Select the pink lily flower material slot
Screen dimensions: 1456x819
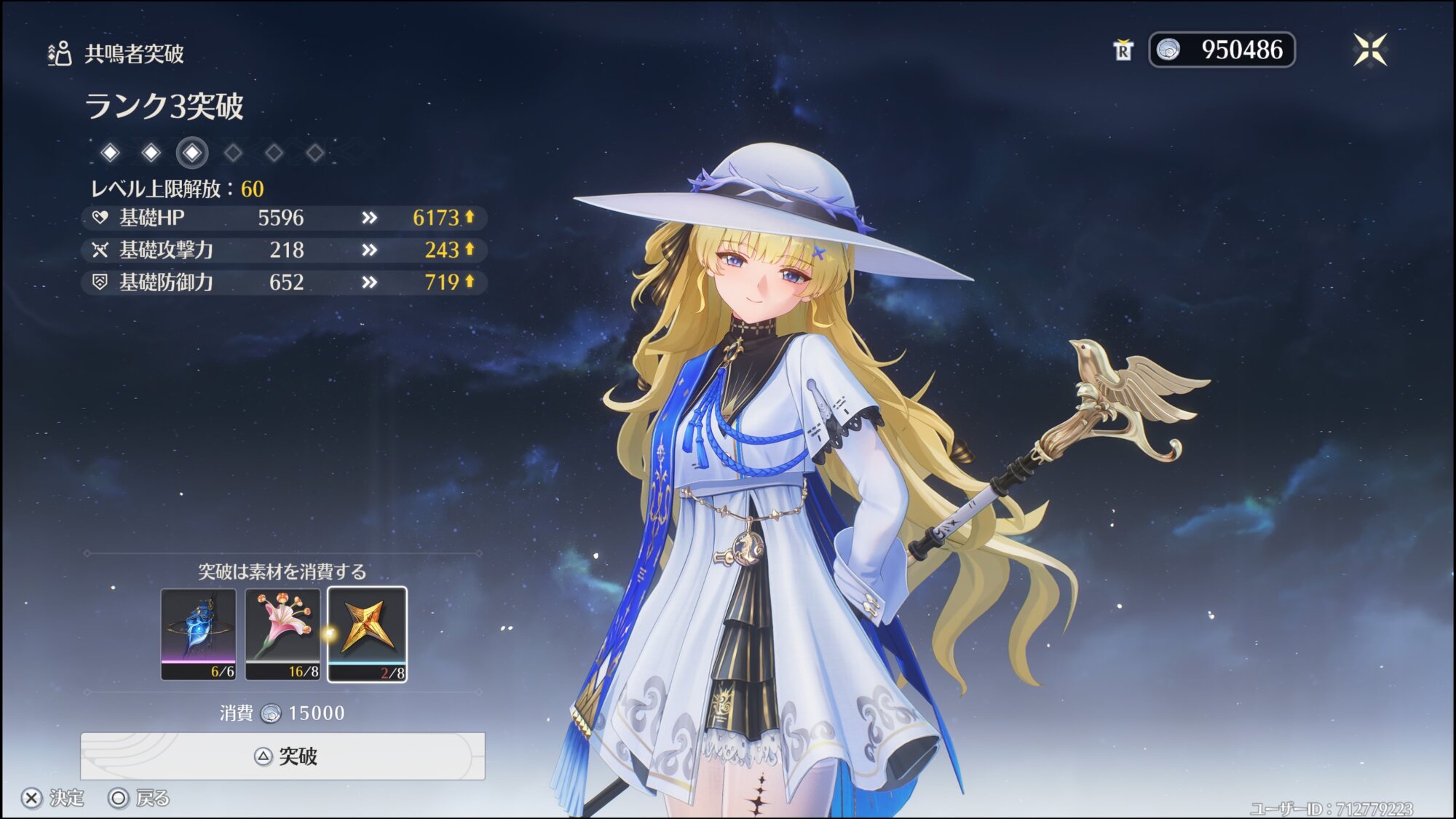tap(282, 634)
